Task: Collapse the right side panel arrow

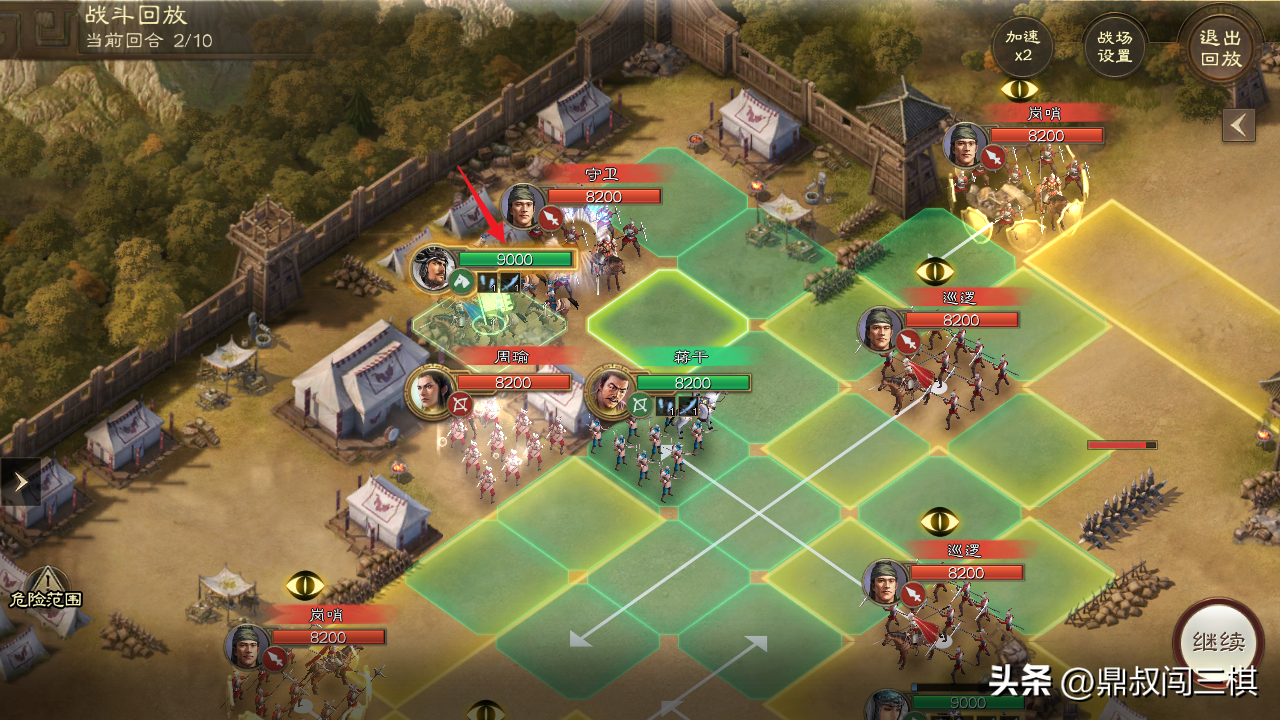Action: click(x=1239, y=125)
